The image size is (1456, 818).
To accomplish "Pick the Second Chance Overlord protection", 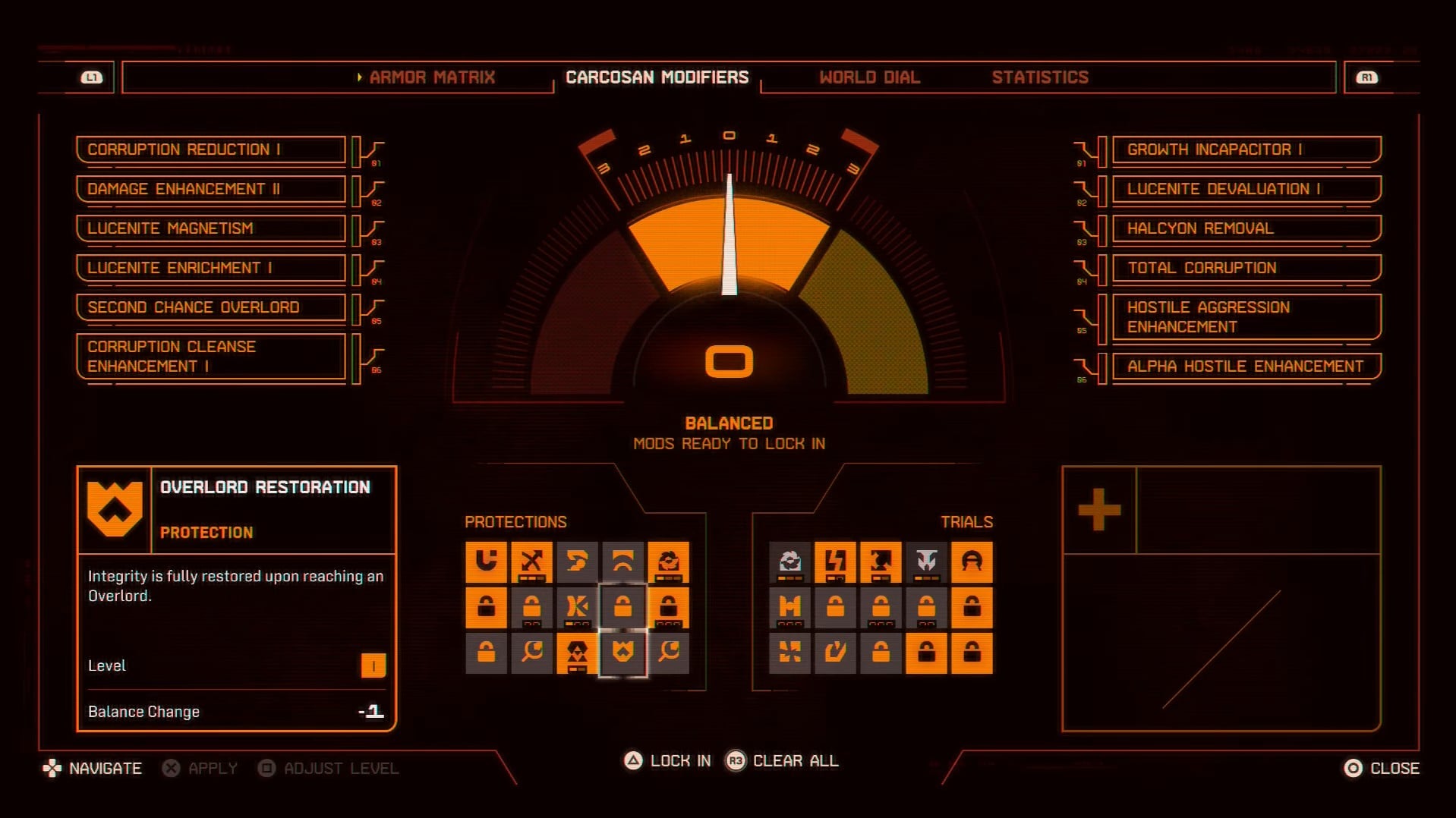I will (x=210, y=307).
